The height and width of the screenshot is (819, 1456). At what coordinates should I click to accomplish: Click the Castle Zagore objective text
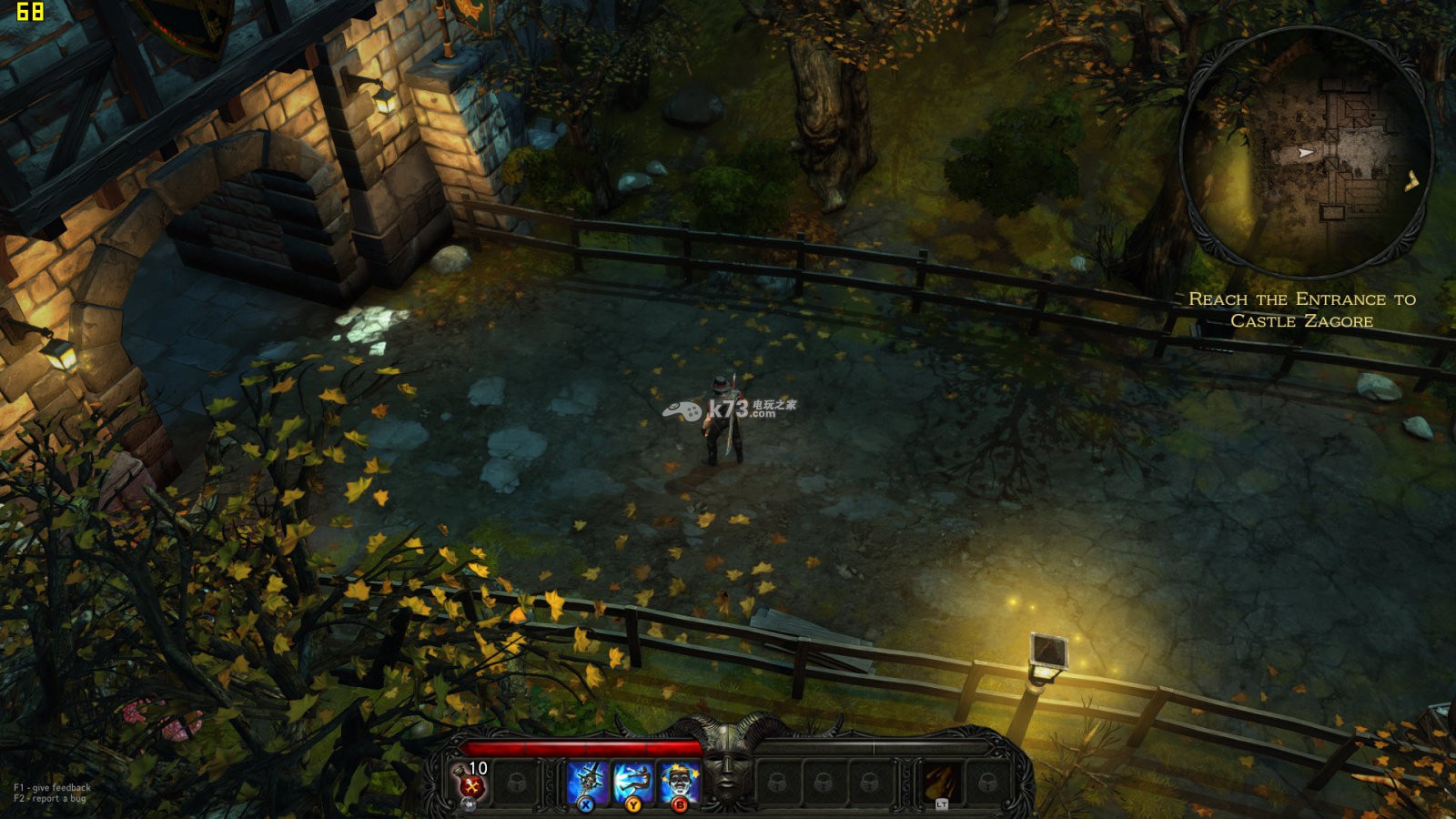pos(1301,309)
